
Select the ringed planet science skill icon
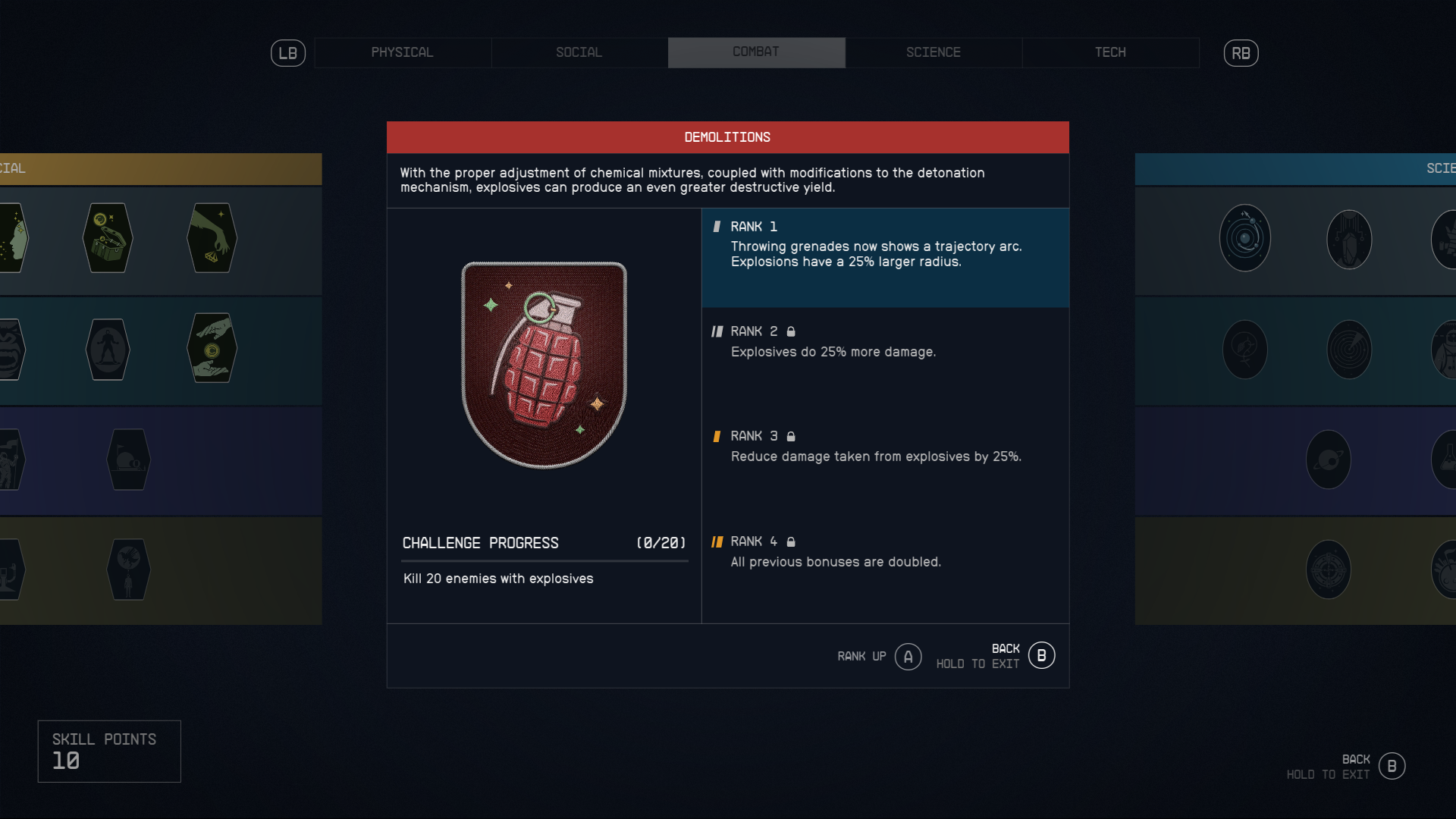[1329, 459]
